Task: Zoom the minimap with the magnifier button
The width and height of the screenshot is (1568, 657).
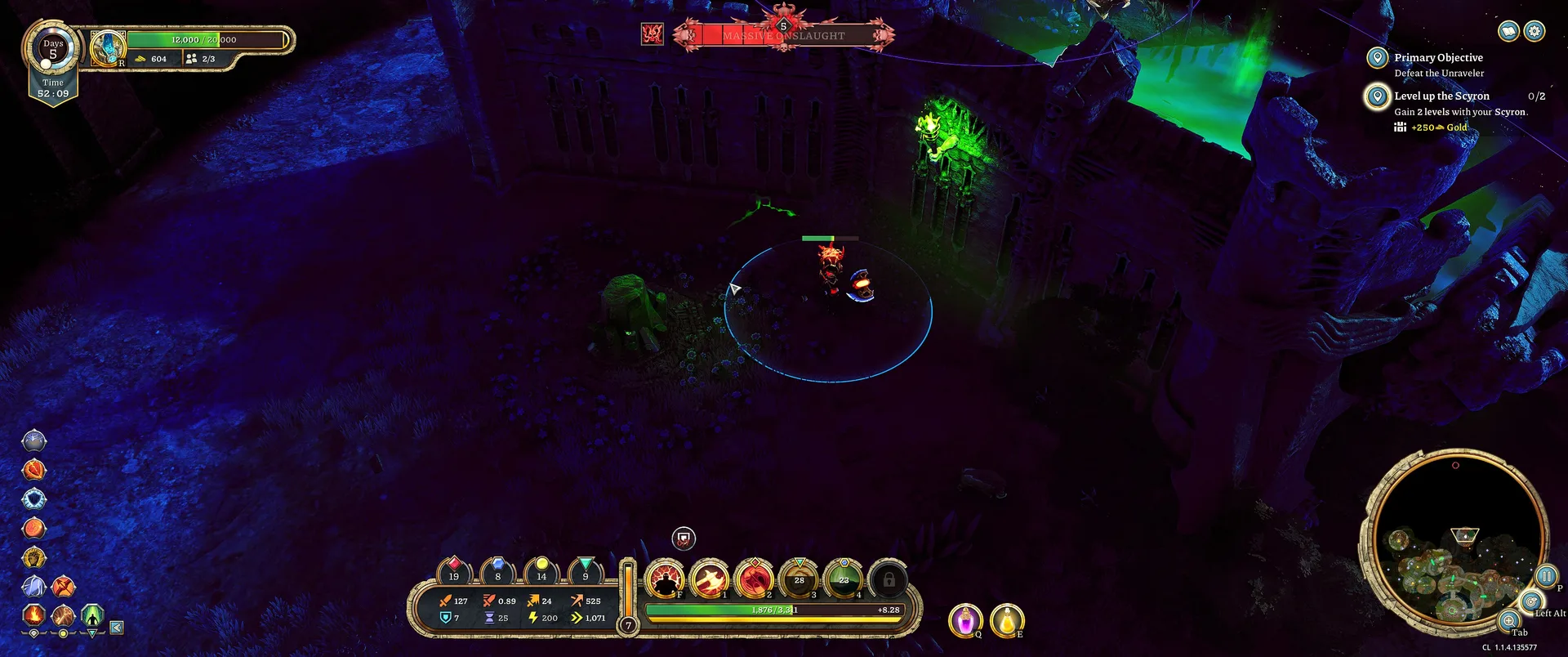Action: pyautogui.click(x=1509, y=620)
